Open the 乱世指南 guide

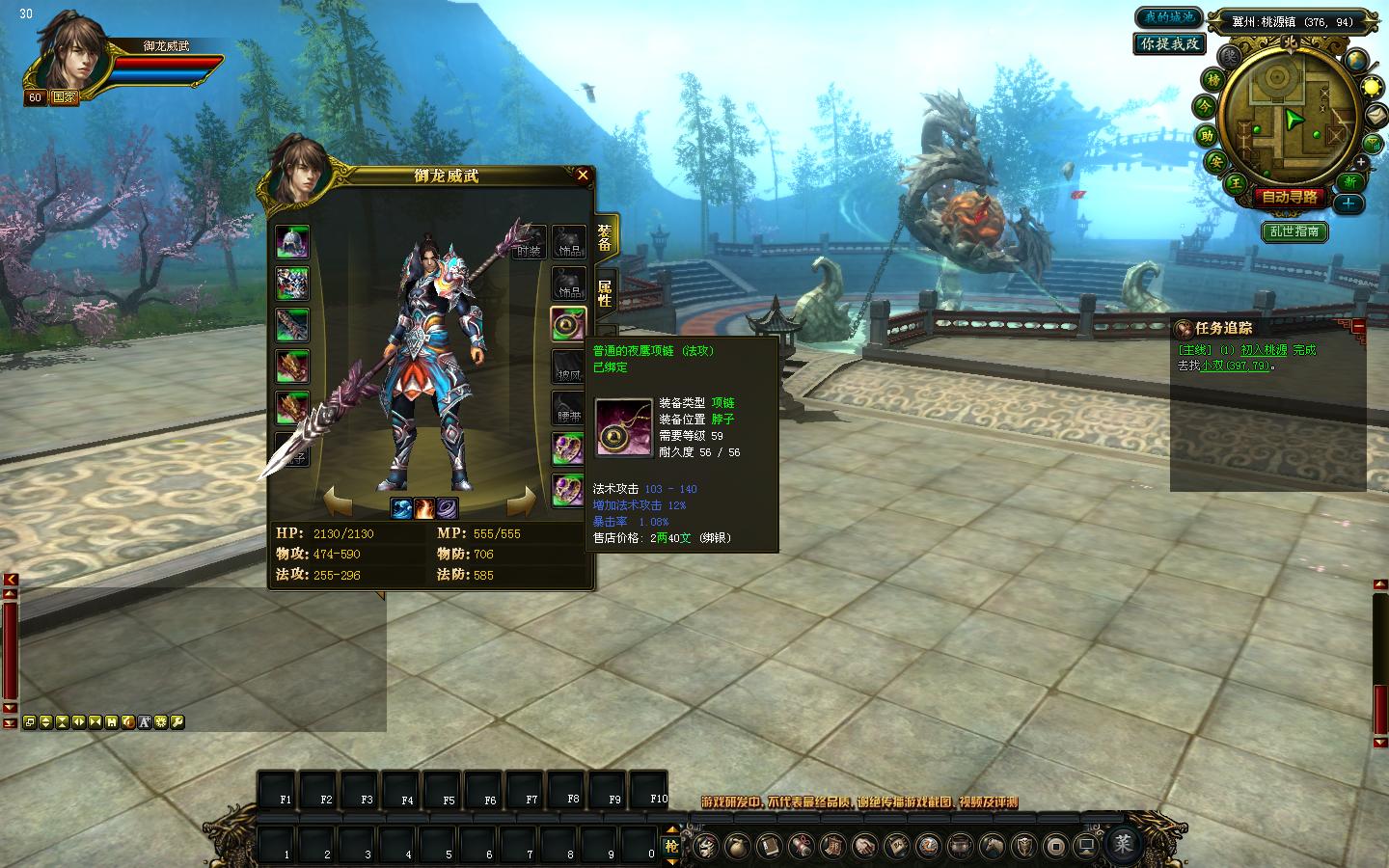[1294, 231]
